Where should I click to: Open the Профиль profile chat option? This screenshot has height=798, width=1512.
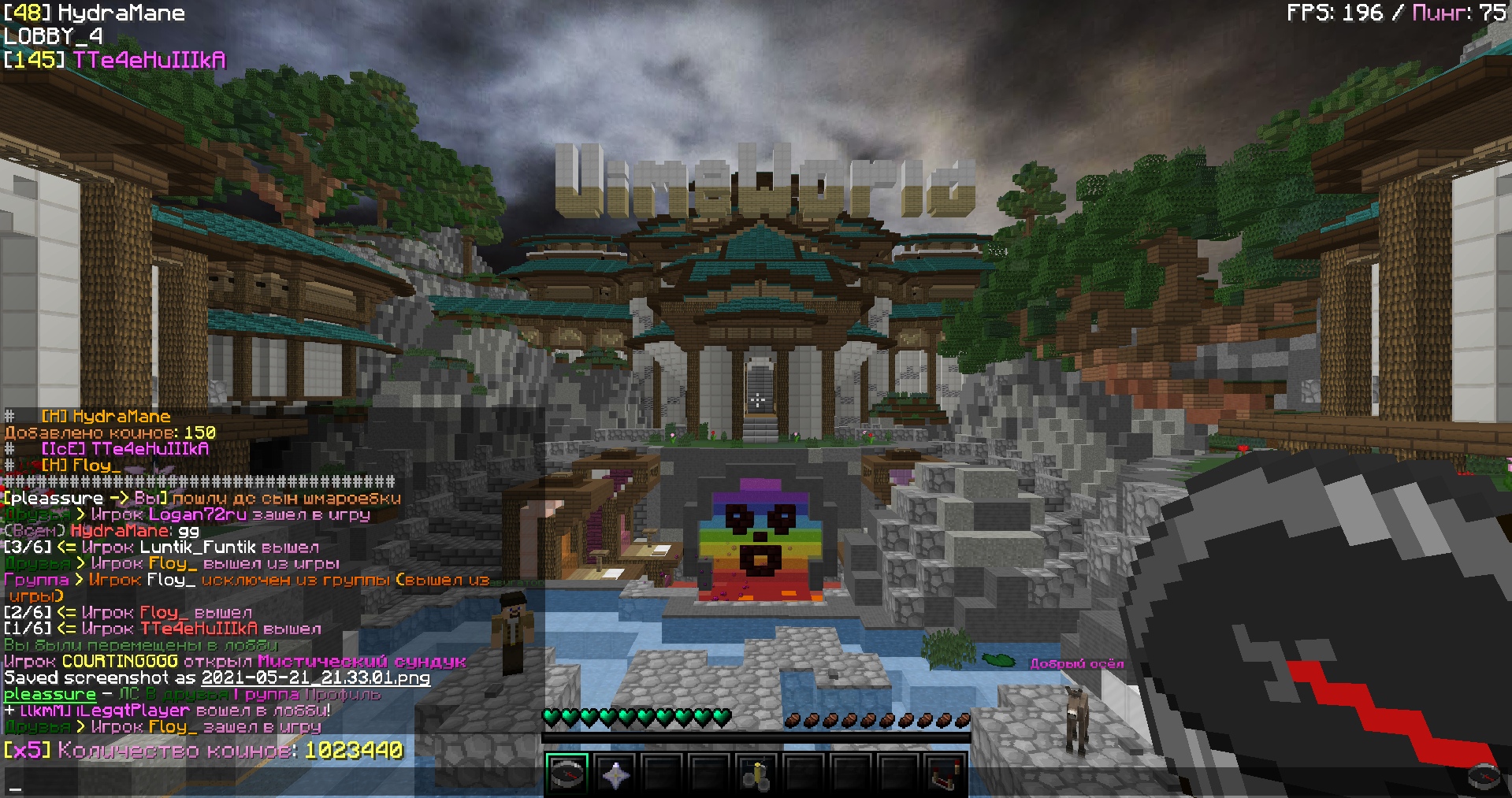coord(343,695)
